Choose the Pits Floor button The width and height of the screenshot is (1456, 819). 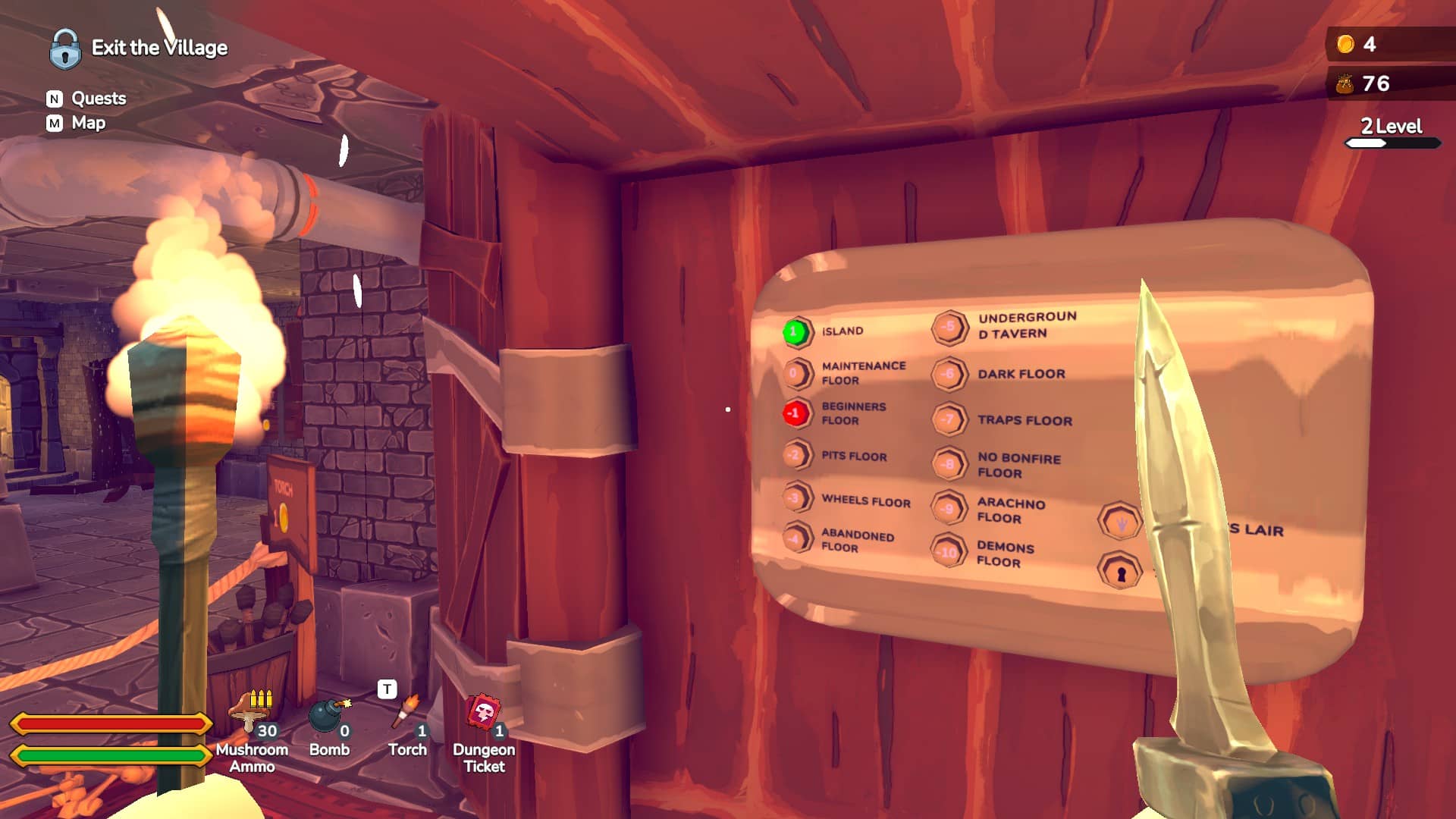point(795,456)
